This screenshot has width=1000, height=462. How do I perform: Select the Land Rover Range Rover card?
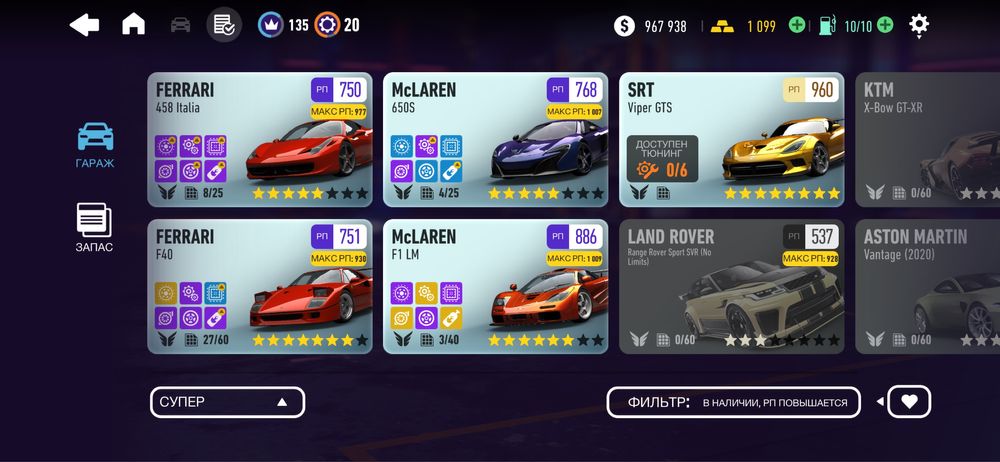(731, 287)
